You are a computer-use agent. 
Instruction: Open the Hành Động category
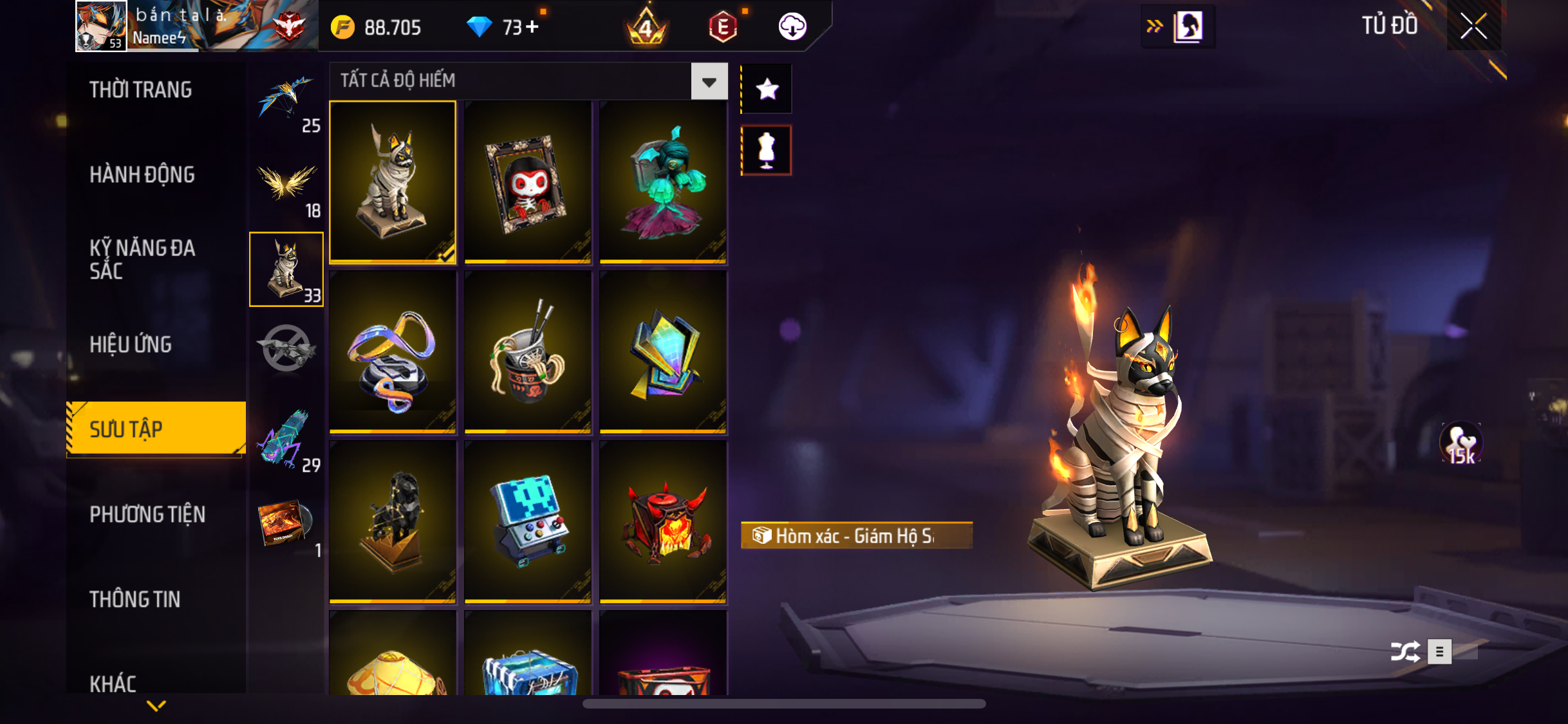(x=142, y=174)
